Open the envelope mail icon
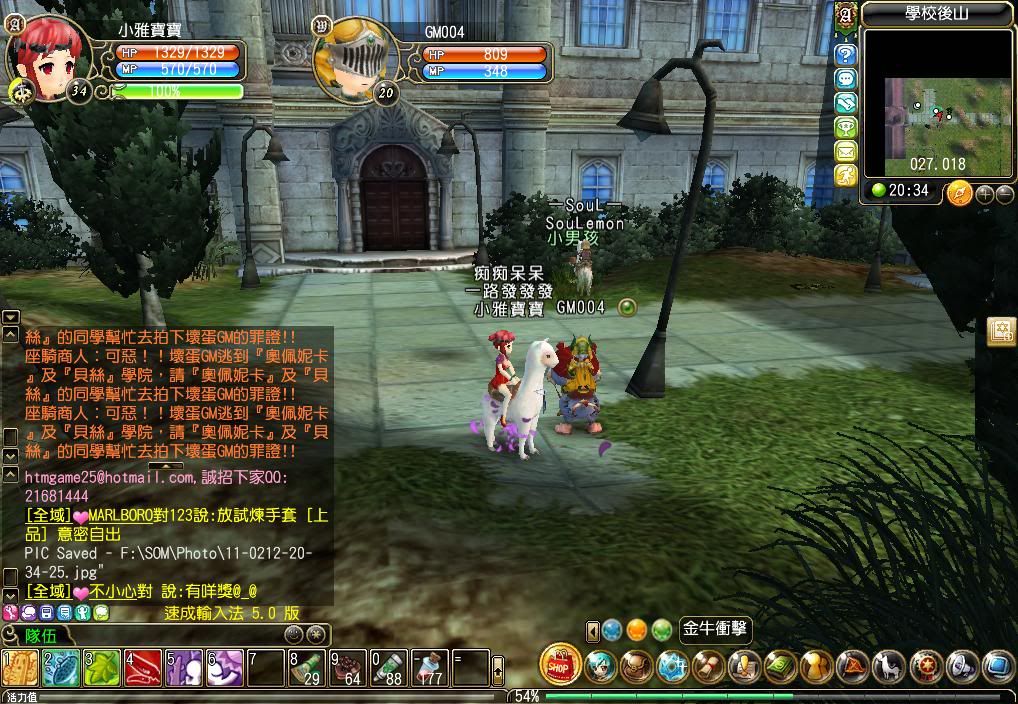 [x=846, y=151]
